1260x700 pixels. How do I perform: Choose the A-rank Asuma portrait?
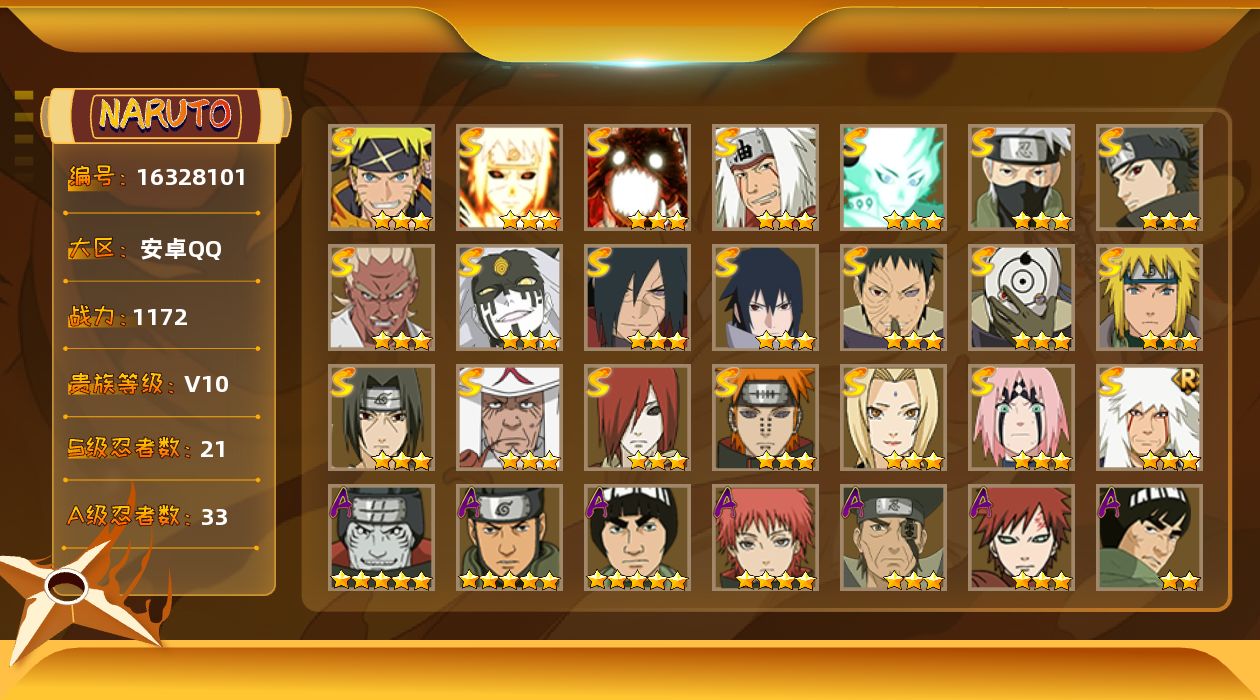tap(509, 537)
